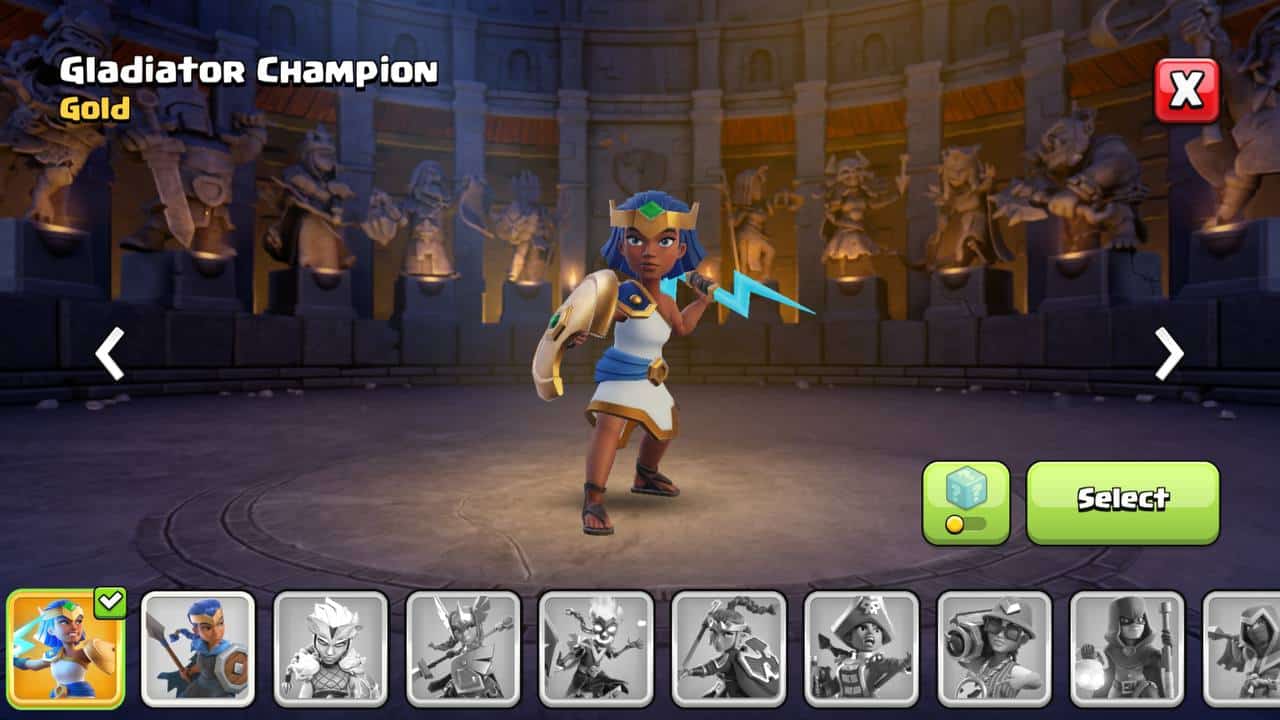1280x720 pixels.
Task: Select the pirate hat Champion skin thumbnail
Action: point(862,648)
